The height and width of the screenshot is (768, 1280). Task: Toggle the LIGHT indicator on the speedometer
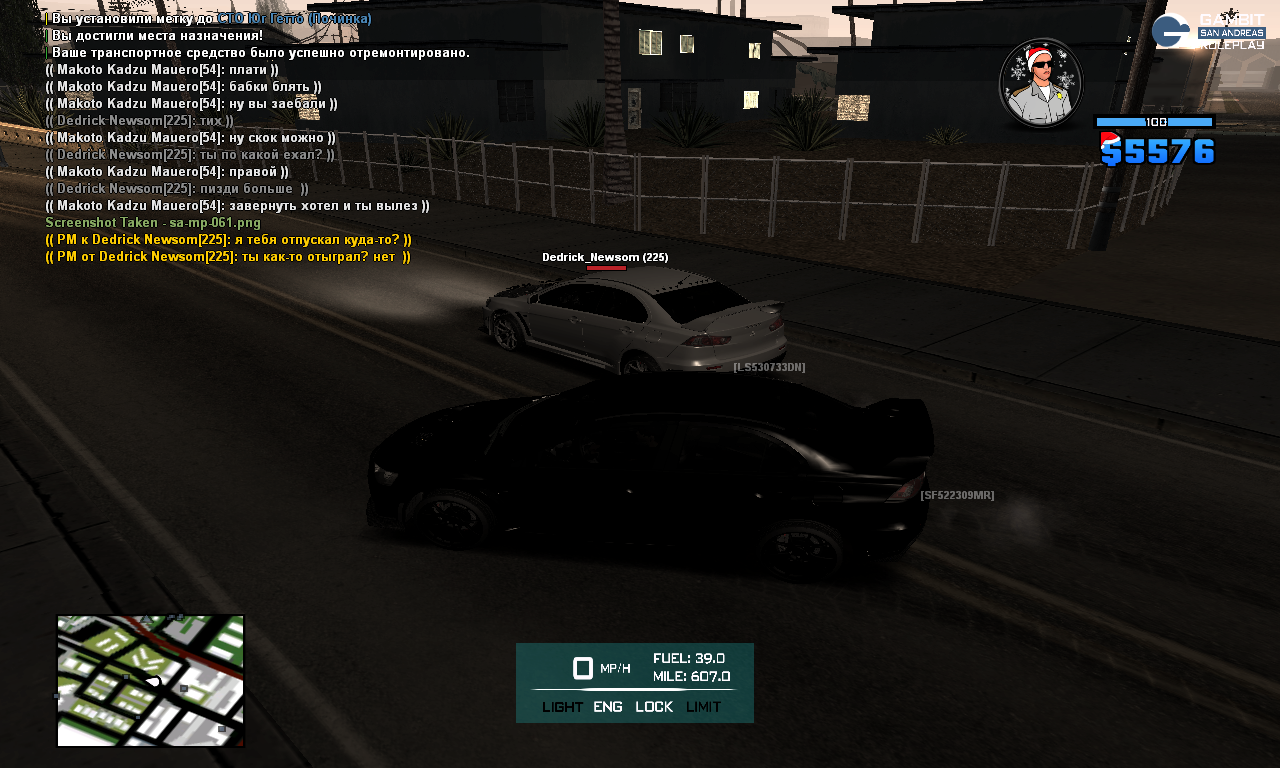click(x=562, y=707)
